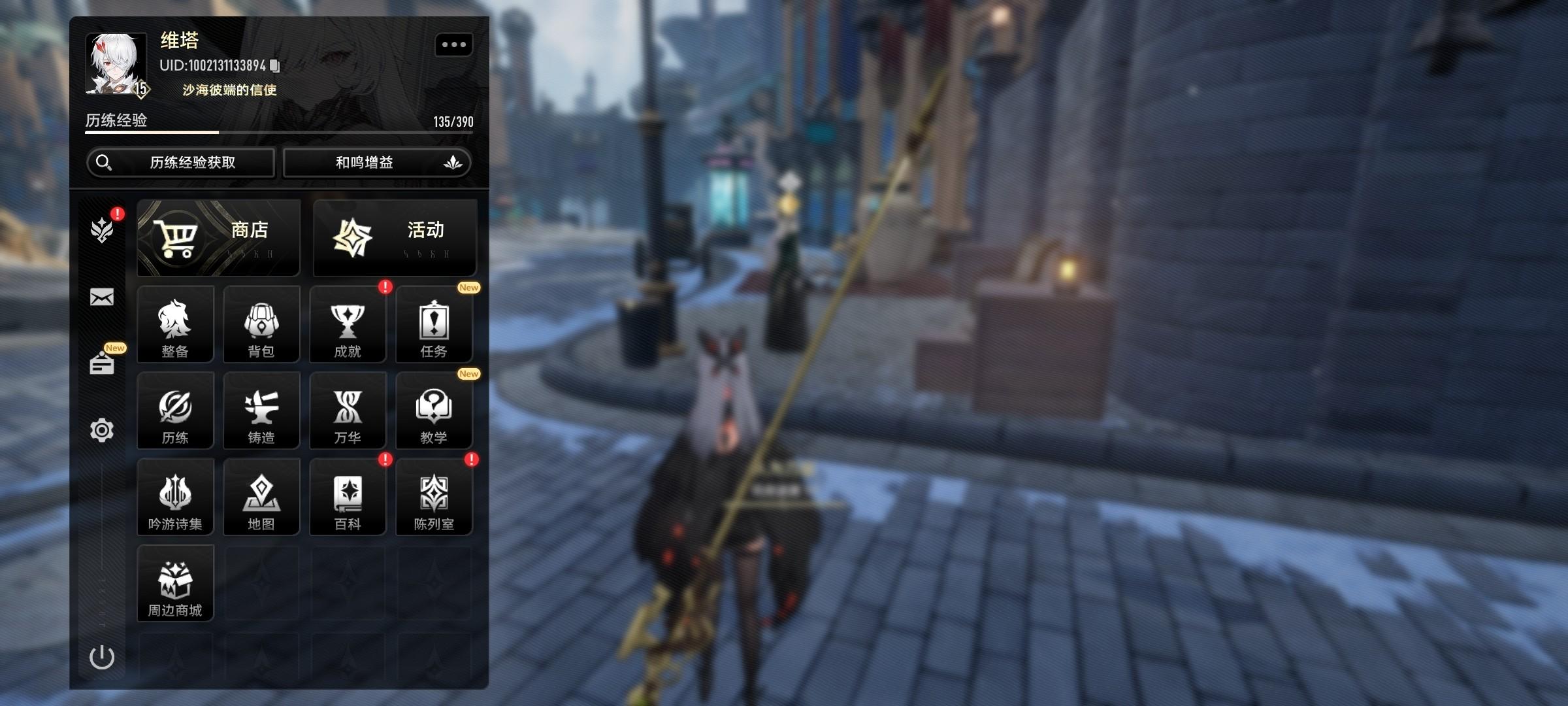Open the three-dot more options button
Screen dimensions: 1568x706
(x=453, y=44)
